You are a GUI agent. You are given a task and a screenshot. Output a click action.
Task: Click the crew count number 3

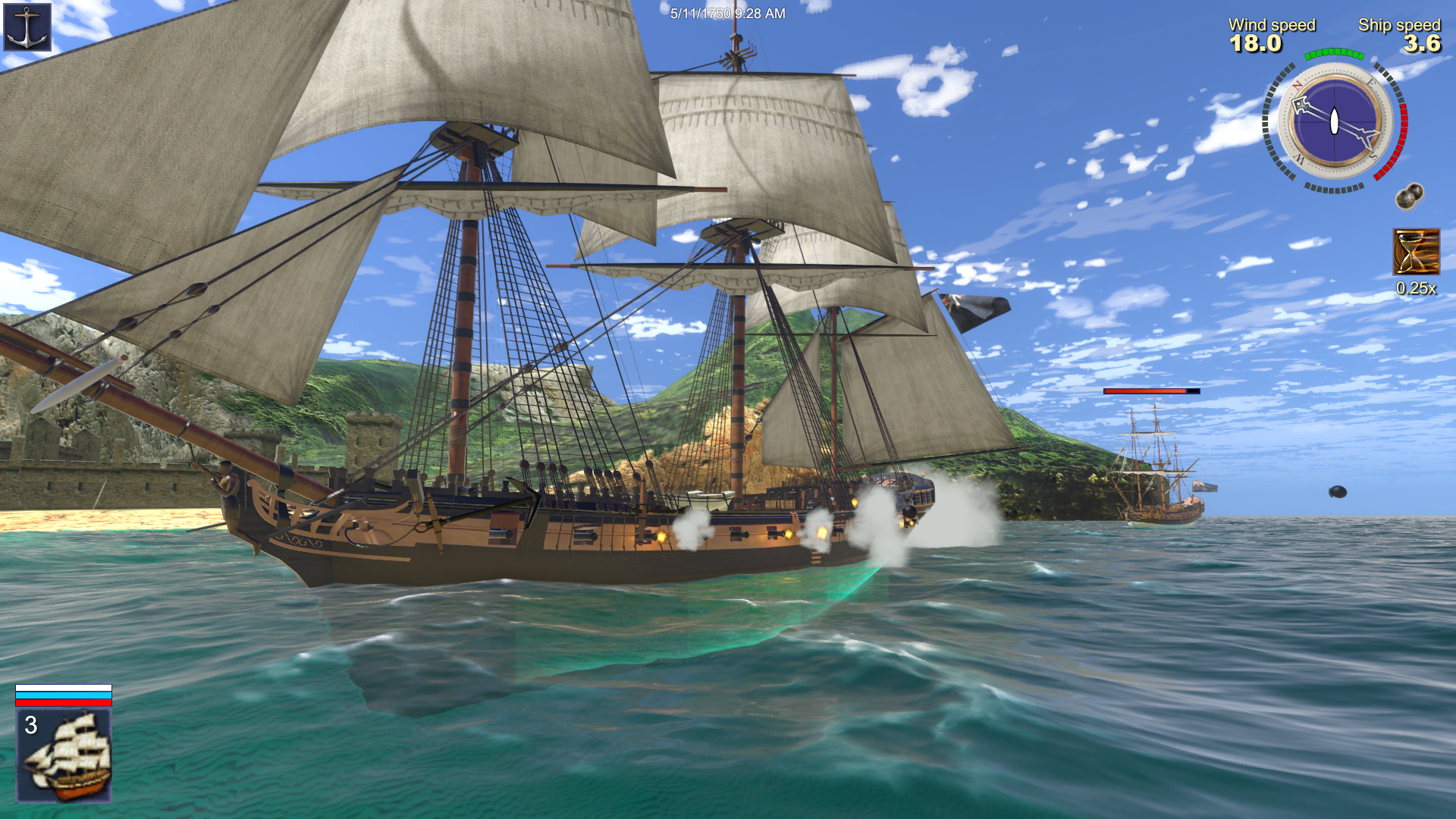pyautogui.click(x=31, y=726)
